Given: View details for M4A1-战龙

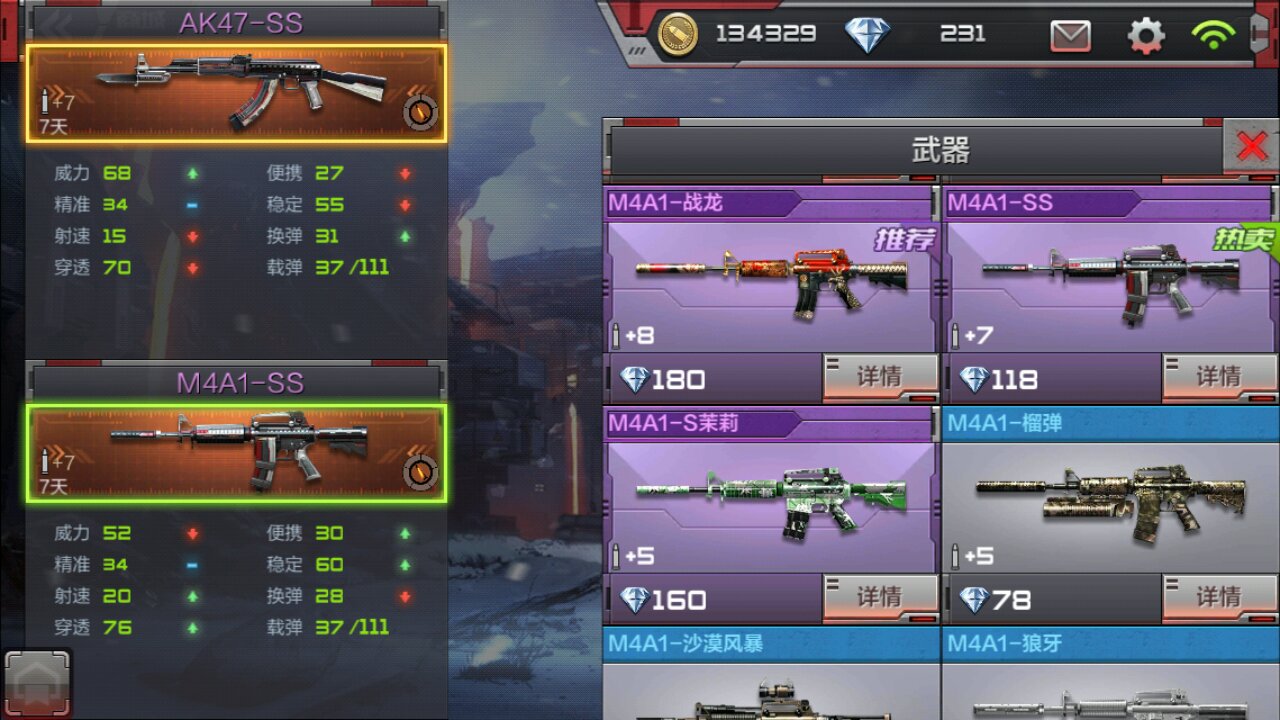Looking at the screenshot, I should (x=880, y=377).
